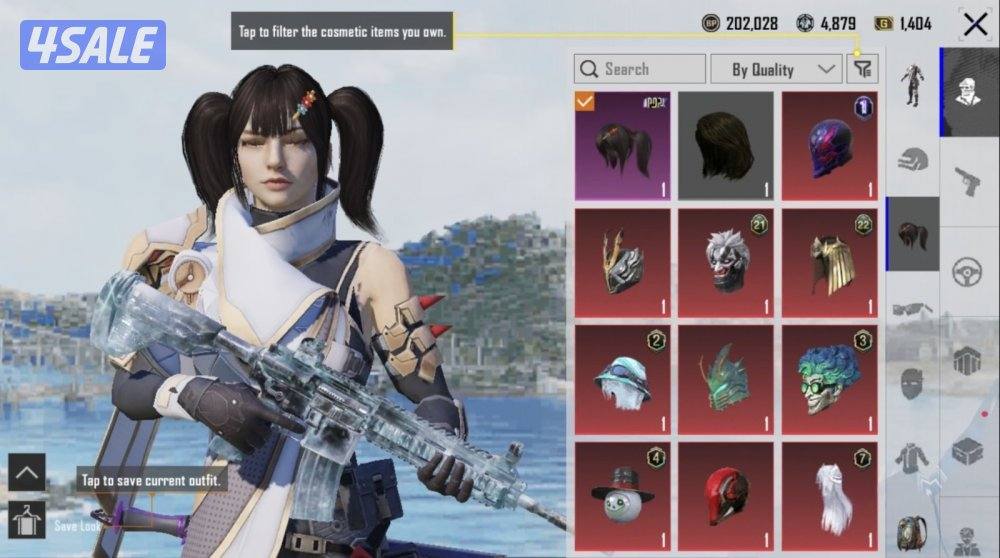Screen dimensions: 1000x558
Task: Close the wardrobe screen with the X
Action: 975,24
